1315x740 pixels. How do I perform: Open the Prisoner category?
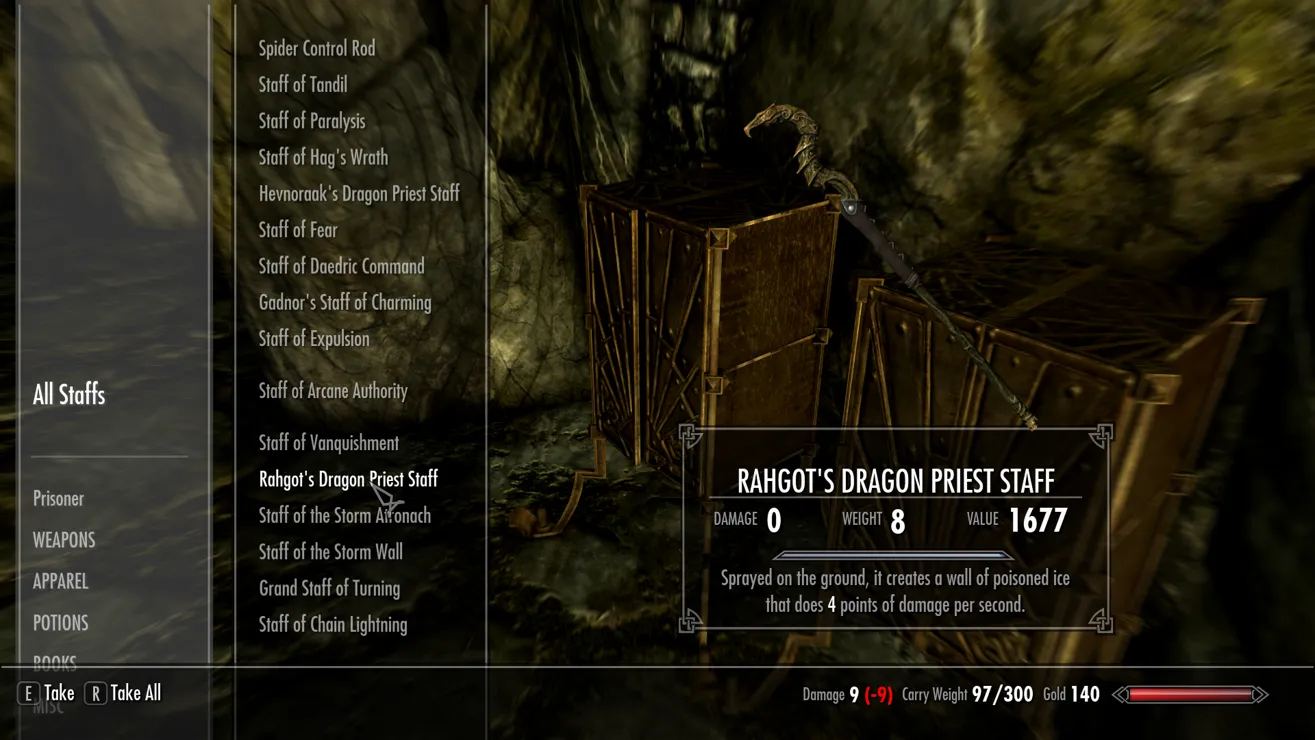click(x=58, y=499)
